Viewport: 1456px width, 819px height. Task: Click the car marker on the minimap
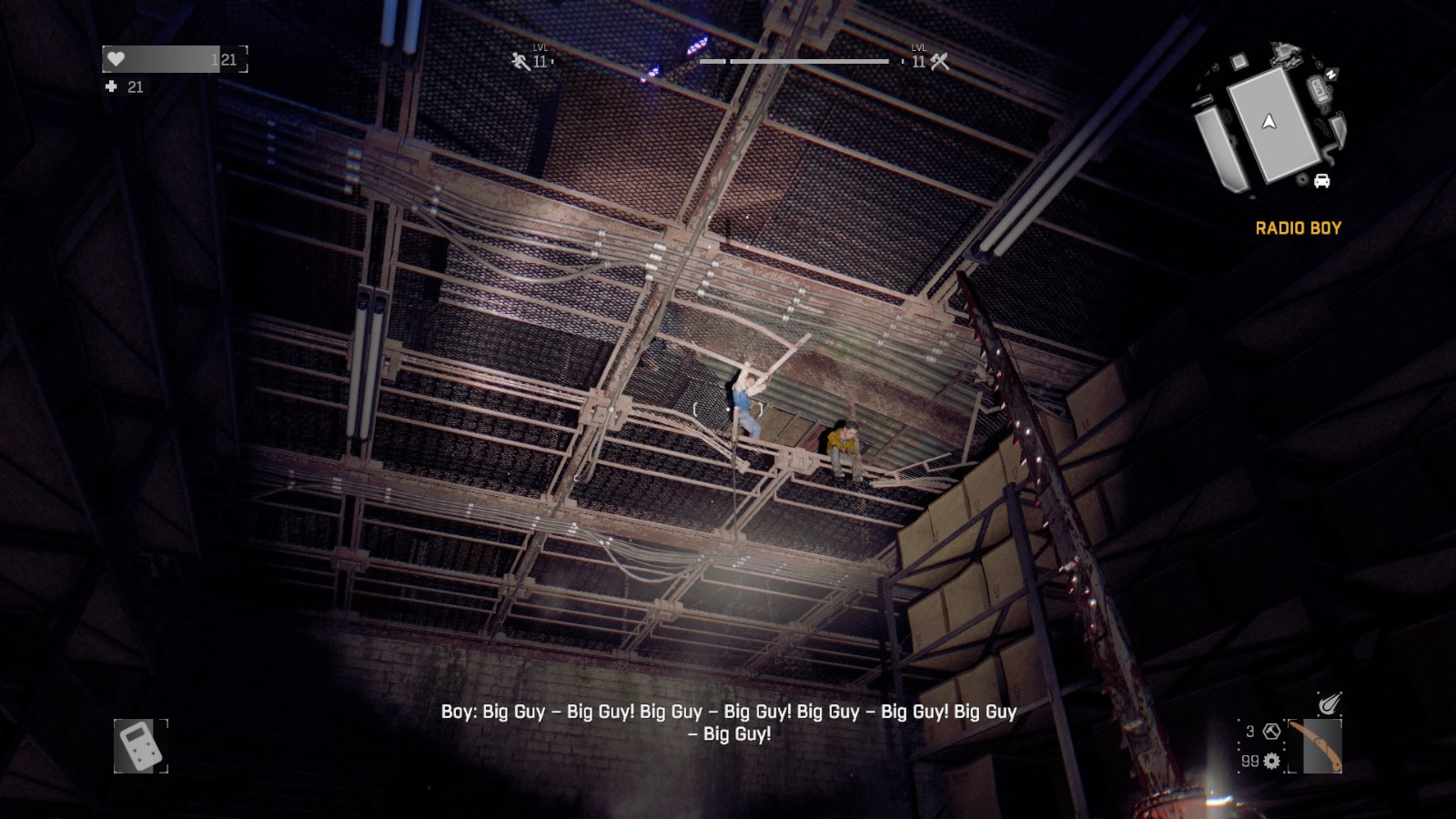[1321, 181]
